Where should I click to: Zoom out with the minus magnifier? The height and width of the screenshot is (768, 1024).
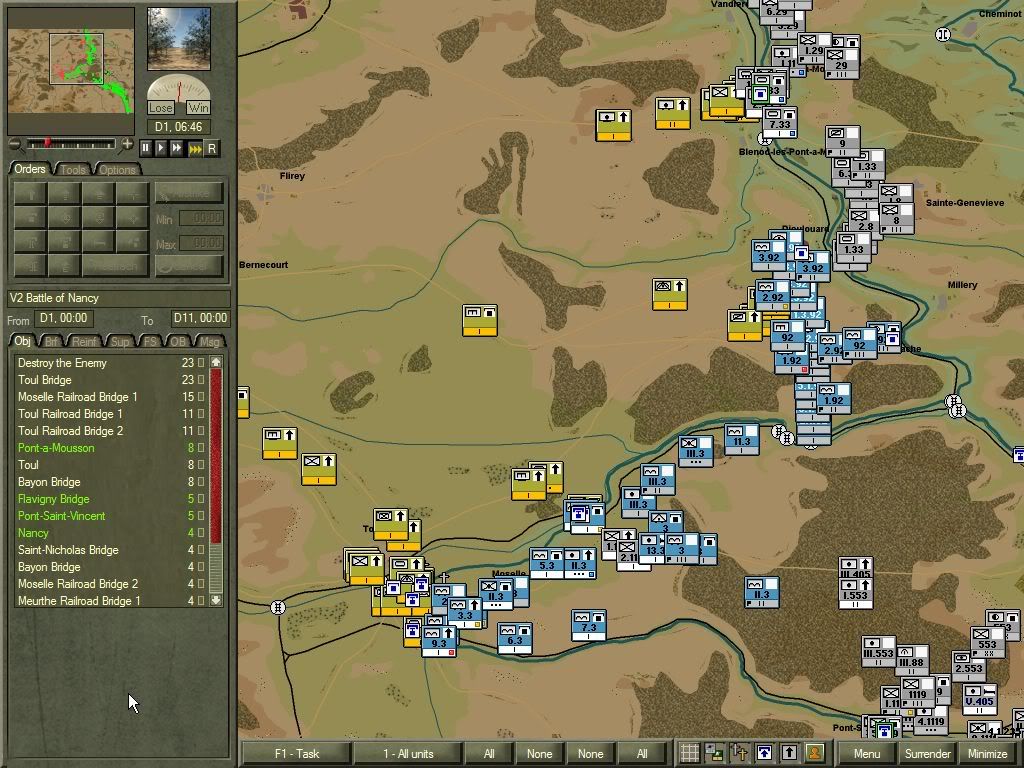point(15,145)
